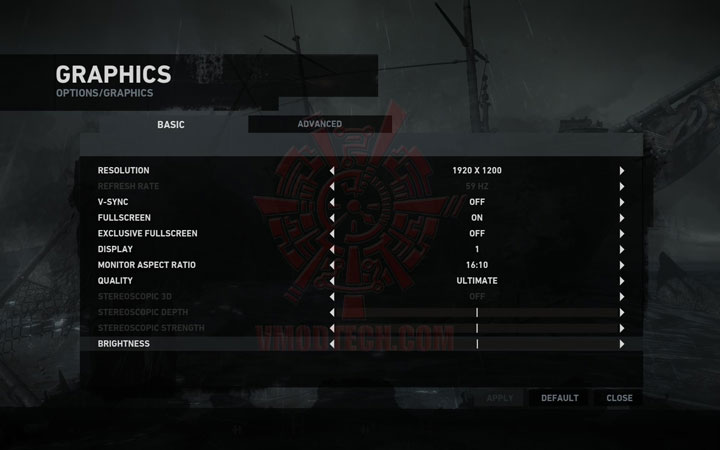Viewport: 720px width, 450px height.
Task: Select the Monitor Aspect Ratio label
Action: tap(146, 265)
